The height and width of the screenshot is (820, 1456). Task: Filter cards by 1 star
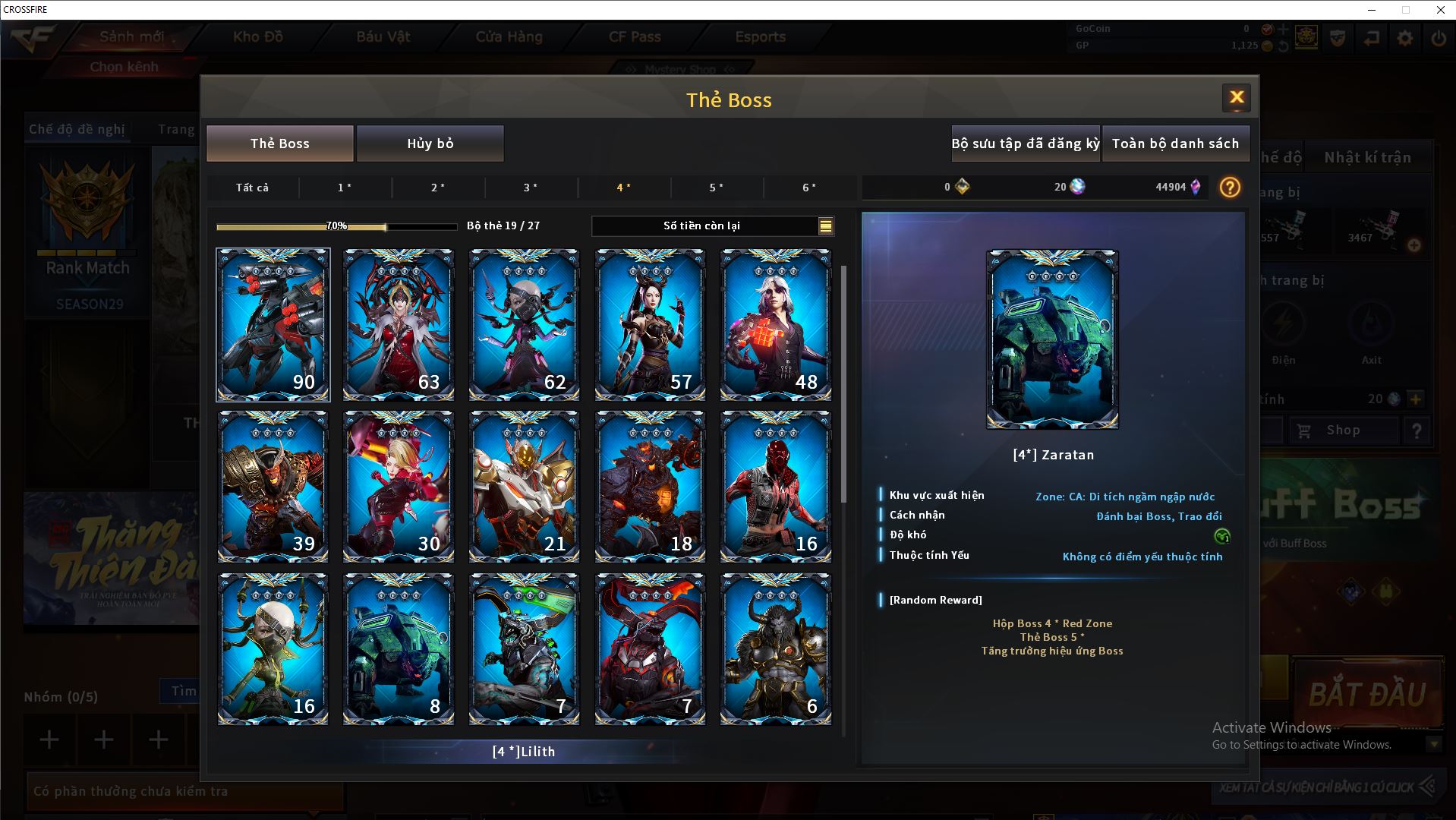pyautogui.click(x=345, y=188)
